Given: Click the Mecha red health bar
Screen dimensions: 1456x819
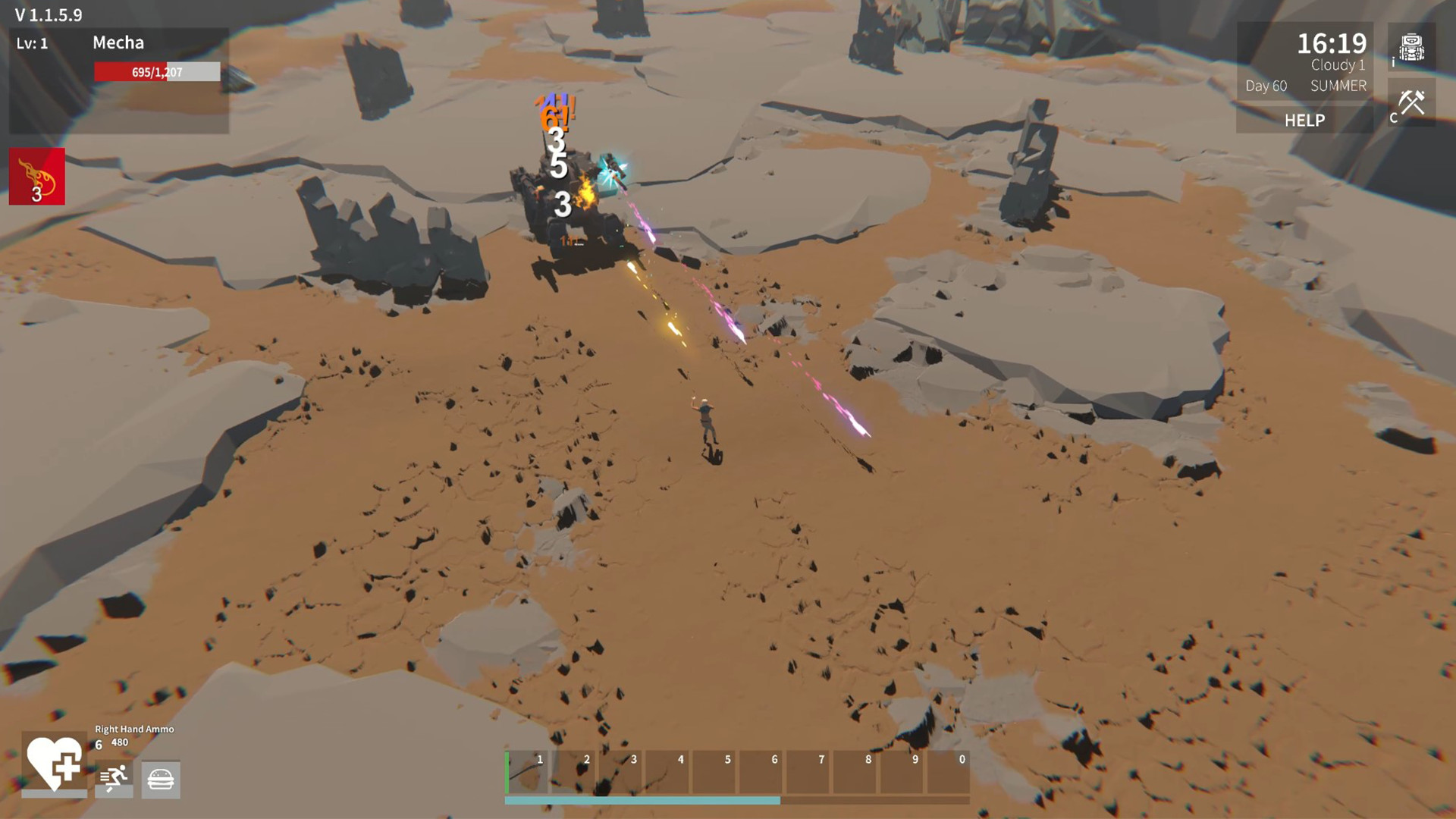Looking at the screenshot, I should [x=155, y=71].
